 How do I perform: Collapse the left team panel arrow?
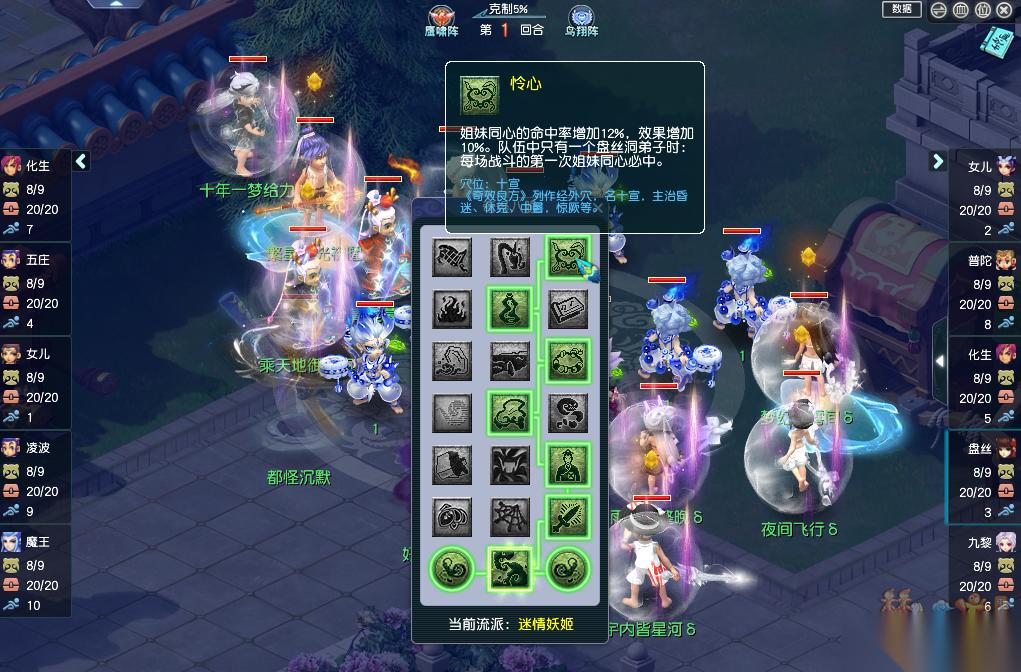point(81,161)
